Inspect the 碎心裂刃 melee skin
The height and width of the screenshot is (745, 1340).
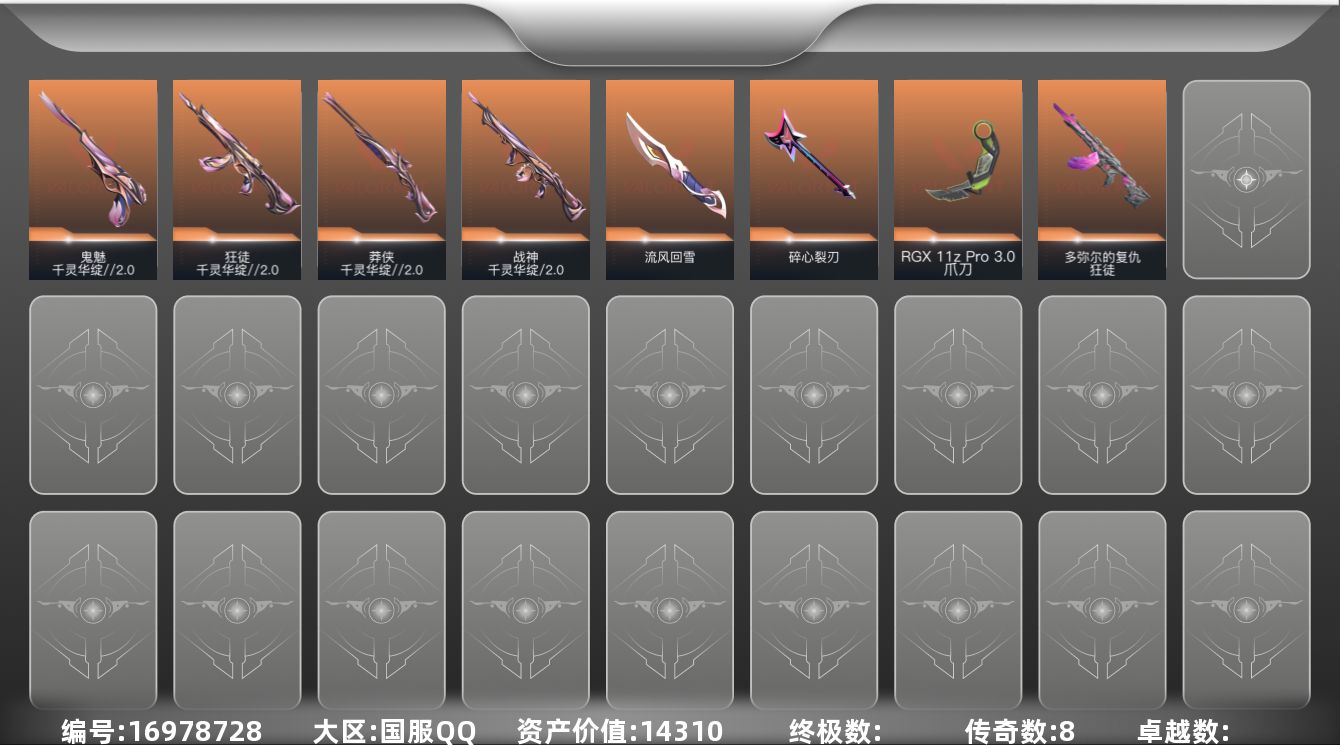coord(813,178)
